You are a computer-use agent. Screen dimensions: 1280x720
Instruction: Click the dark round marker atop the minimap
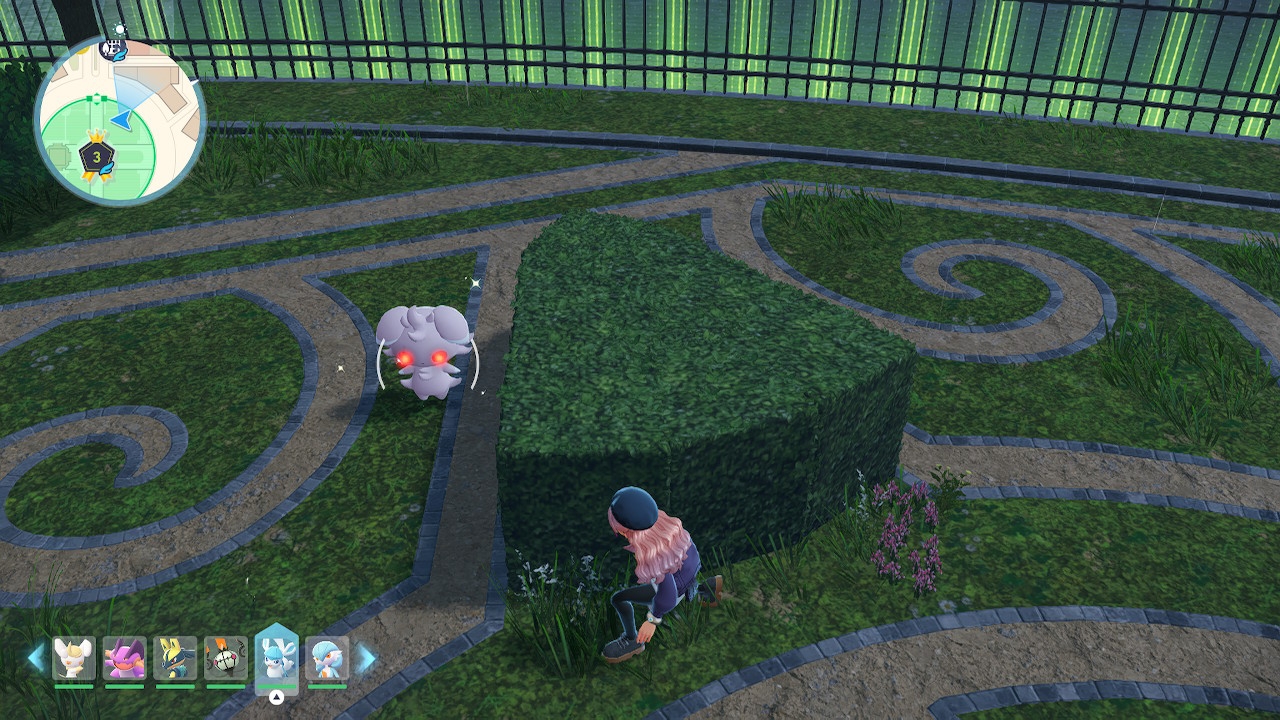[113, 46]
